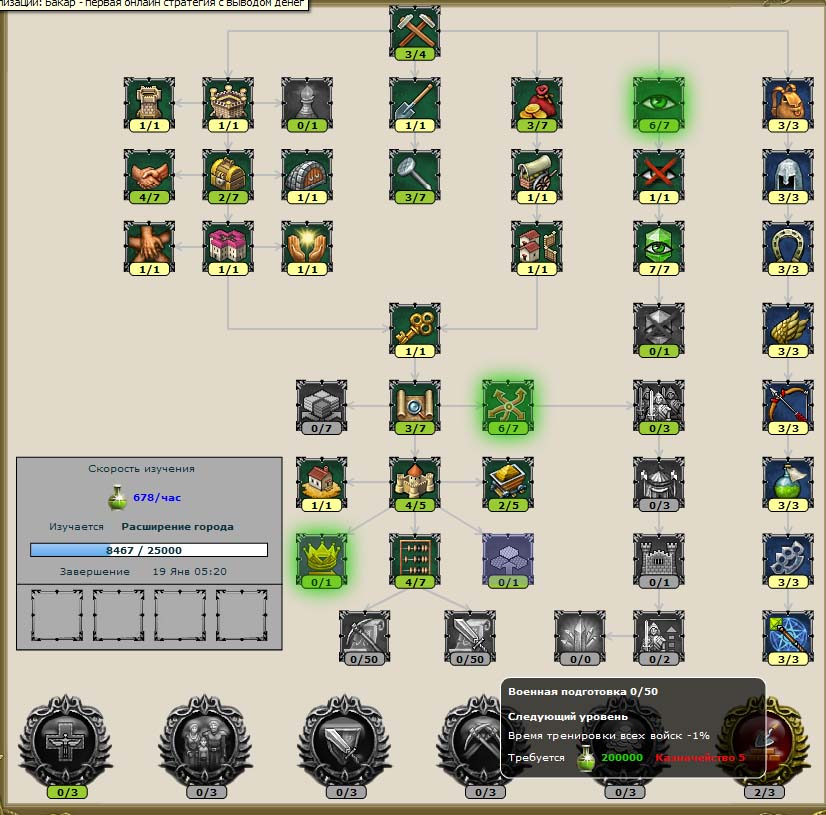826x815 pixels.
Task: Open the cross shield medallion
Action: (63, 739)
